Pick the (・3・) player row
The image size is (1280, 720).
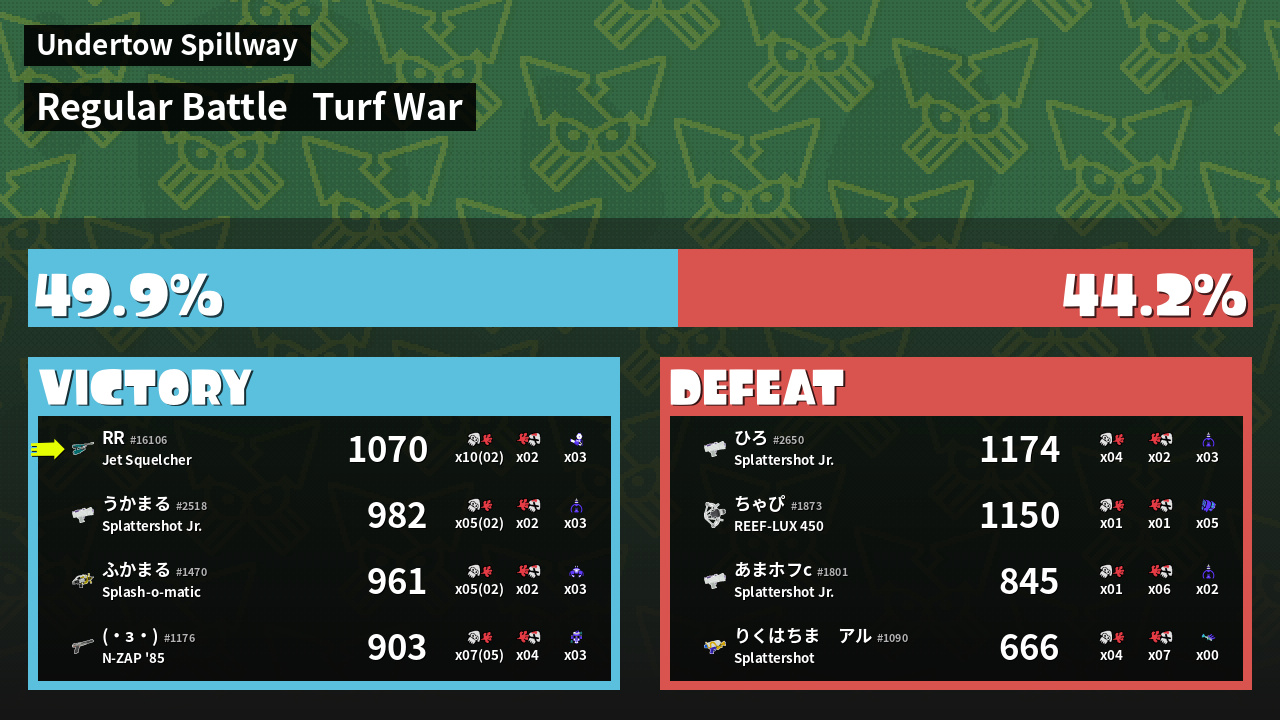[x=324, y=647]
